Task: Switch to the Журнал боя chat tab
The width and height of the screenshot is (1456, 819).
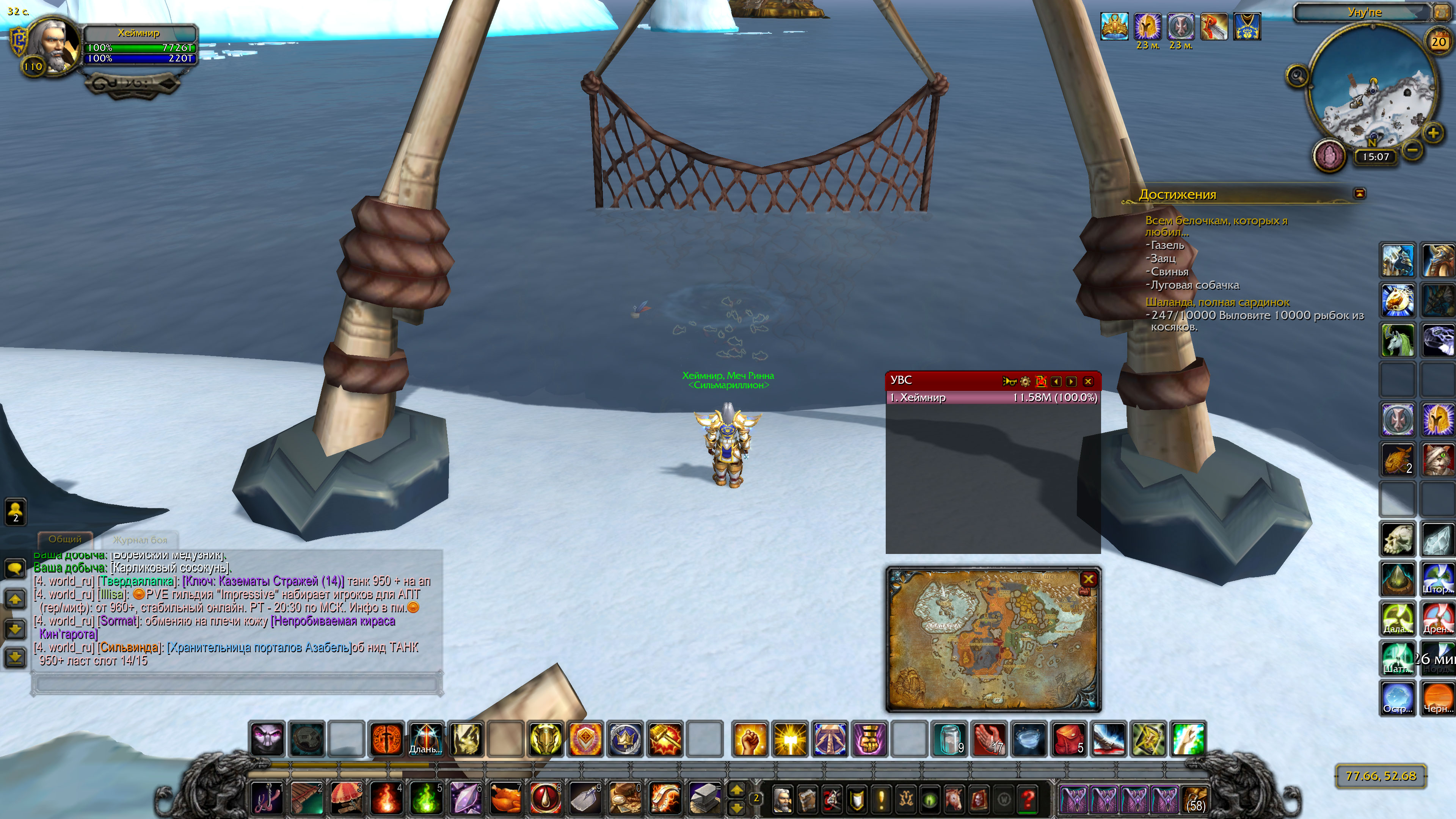Action: [140, 540]
